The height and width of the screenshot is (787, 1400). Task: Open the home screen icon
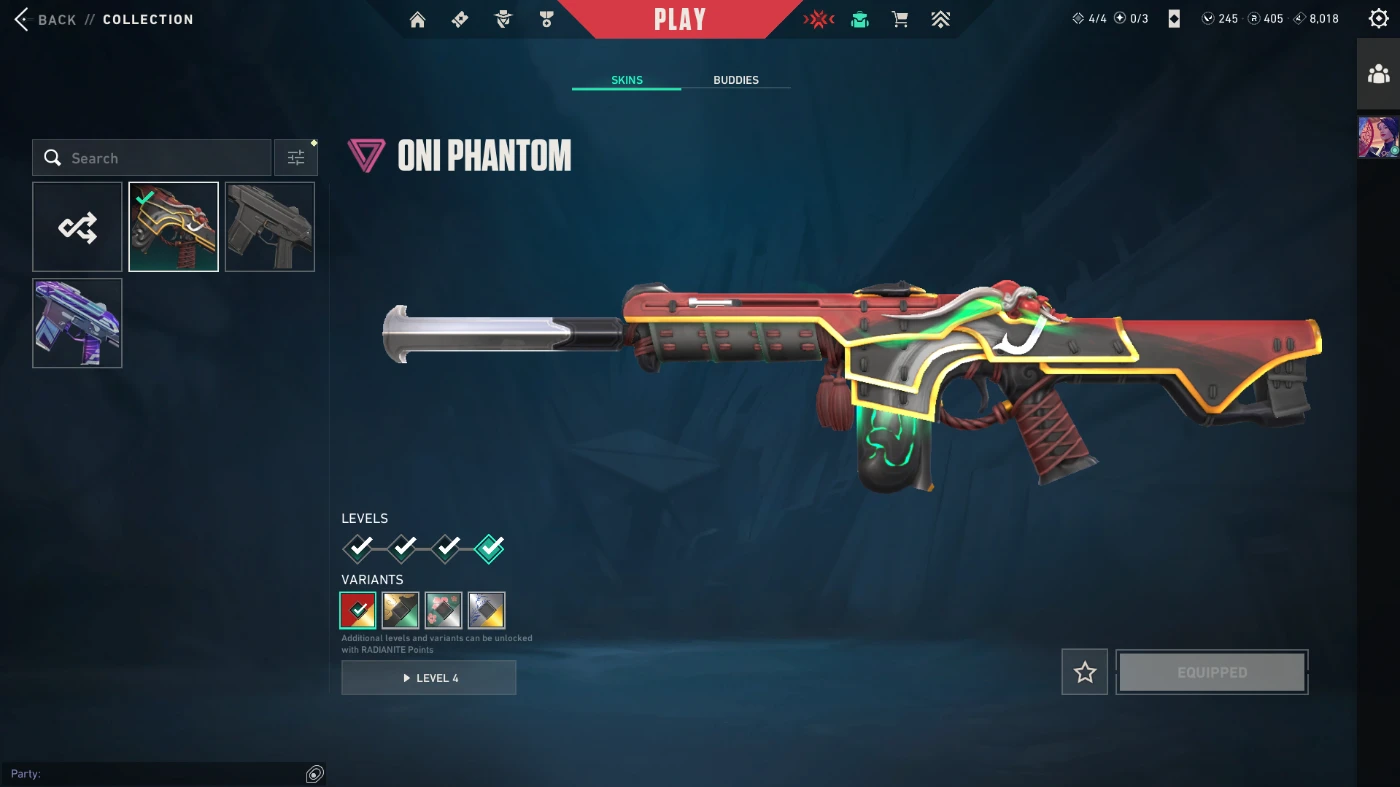418,19
